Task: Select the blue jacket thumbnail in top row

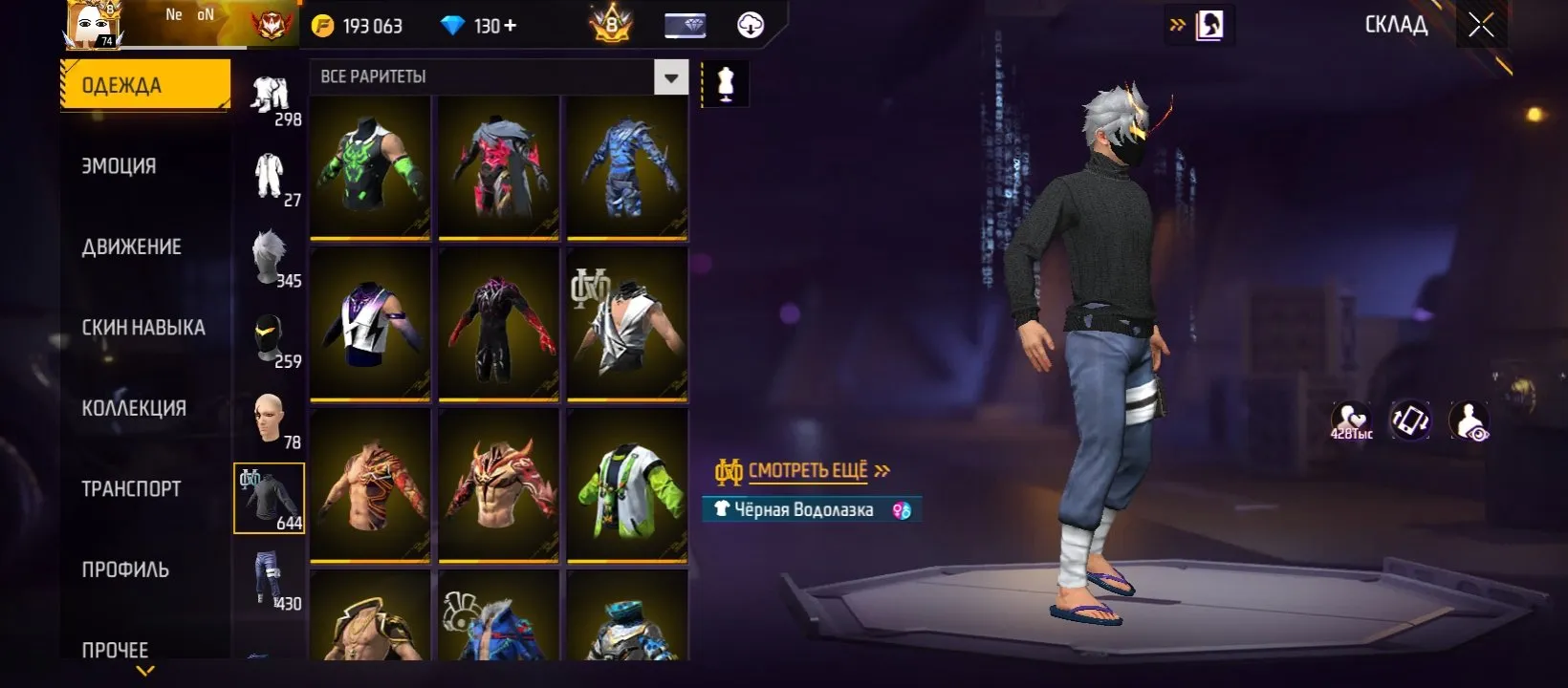Action: 626,169
